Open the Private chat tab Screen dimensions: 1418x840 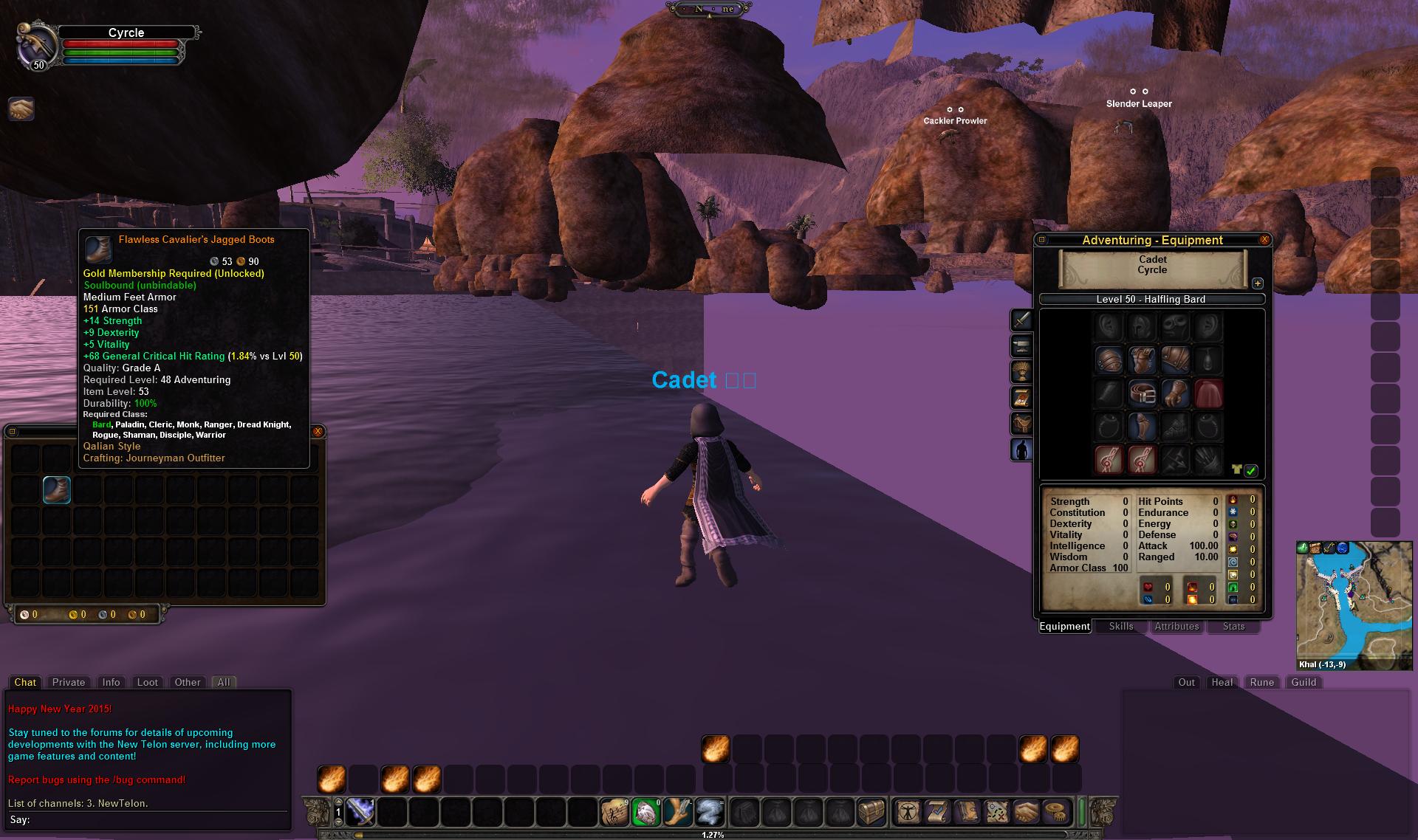pyautogui.click(x=69, y=683)
